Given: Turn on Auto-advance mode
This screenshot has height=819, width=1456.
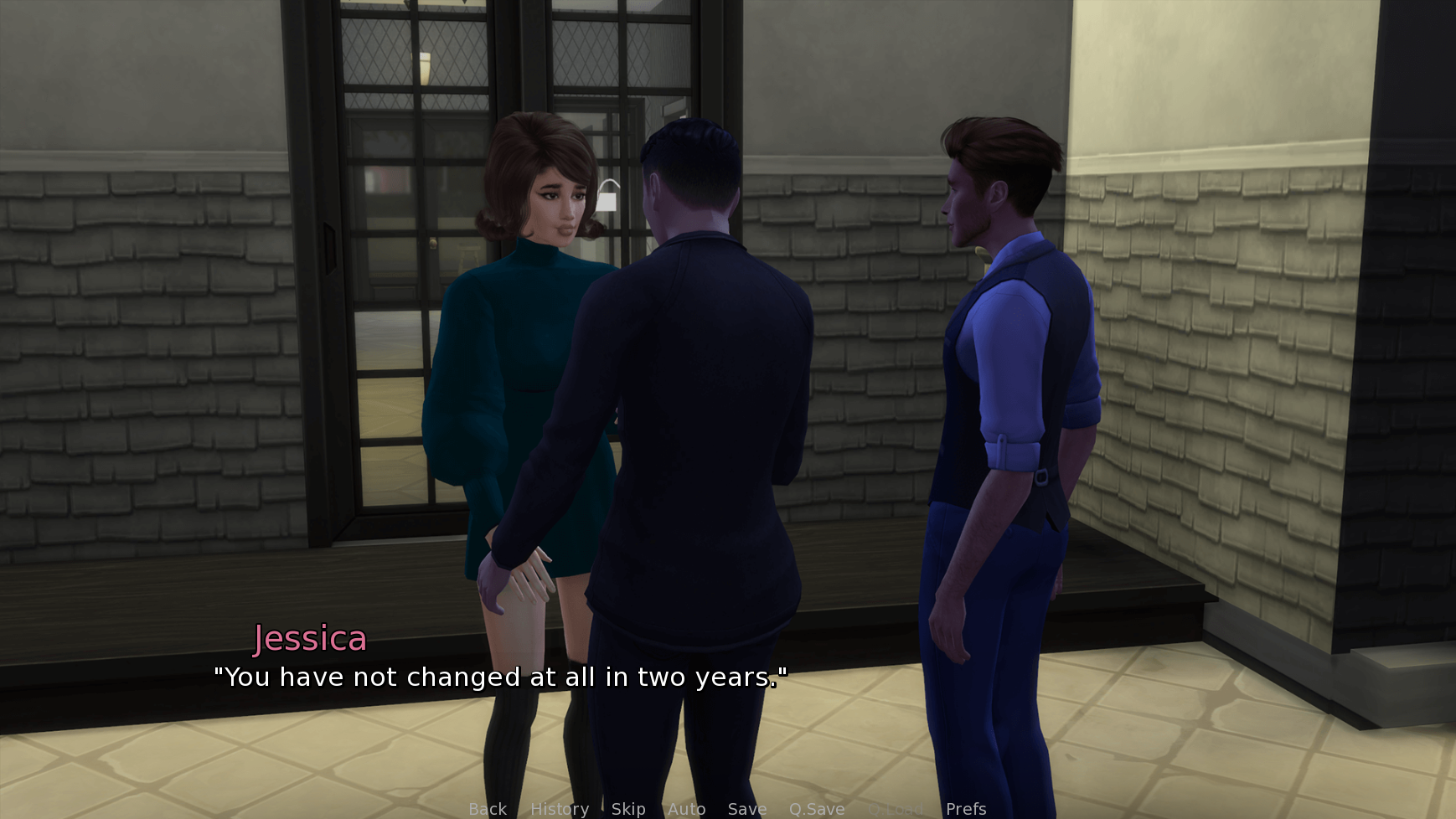Looking at the screenshot, I should 686,809.
